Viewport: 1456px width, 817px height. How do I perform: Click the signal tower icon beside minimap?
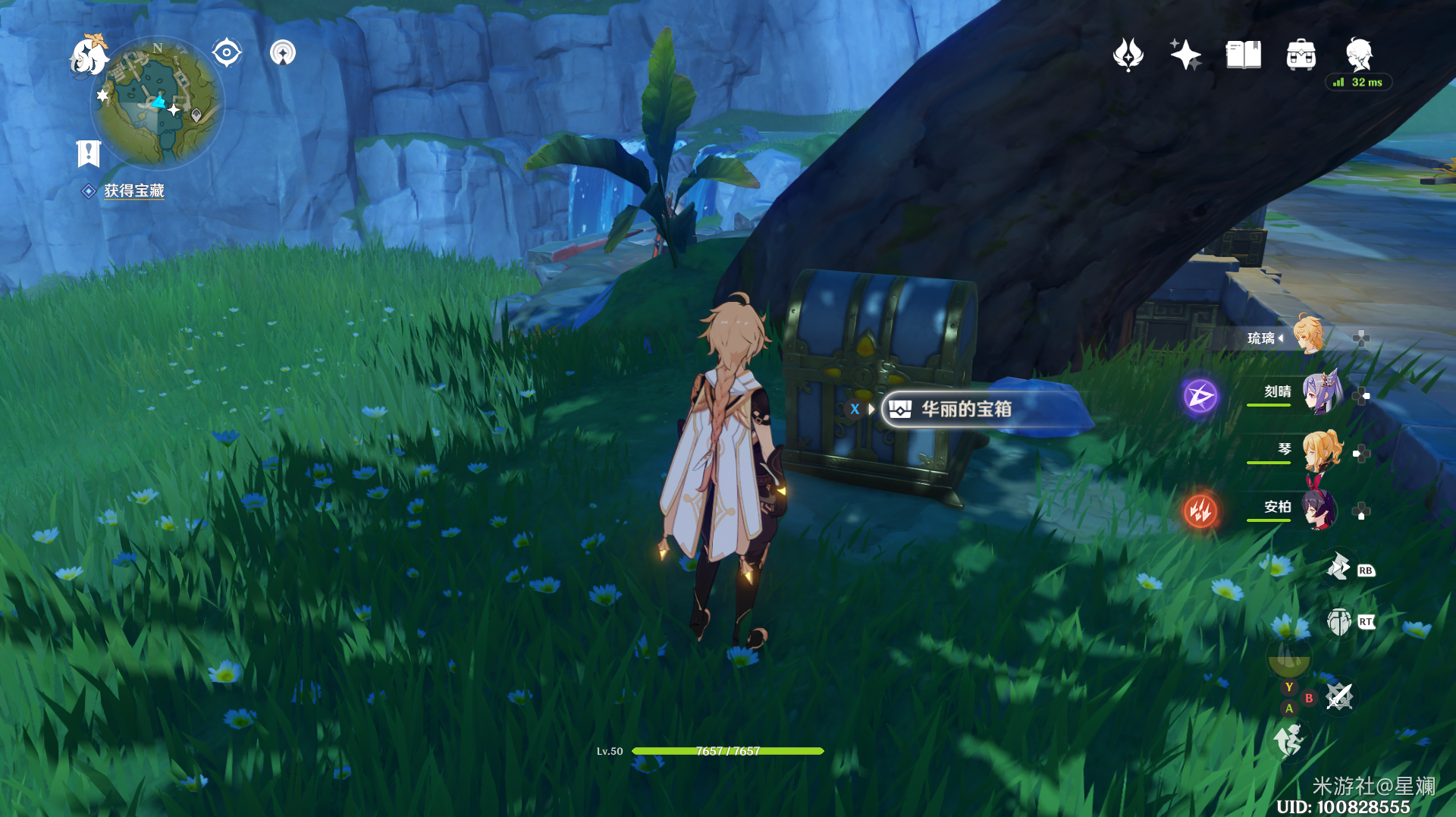click(x=283, y=53)
